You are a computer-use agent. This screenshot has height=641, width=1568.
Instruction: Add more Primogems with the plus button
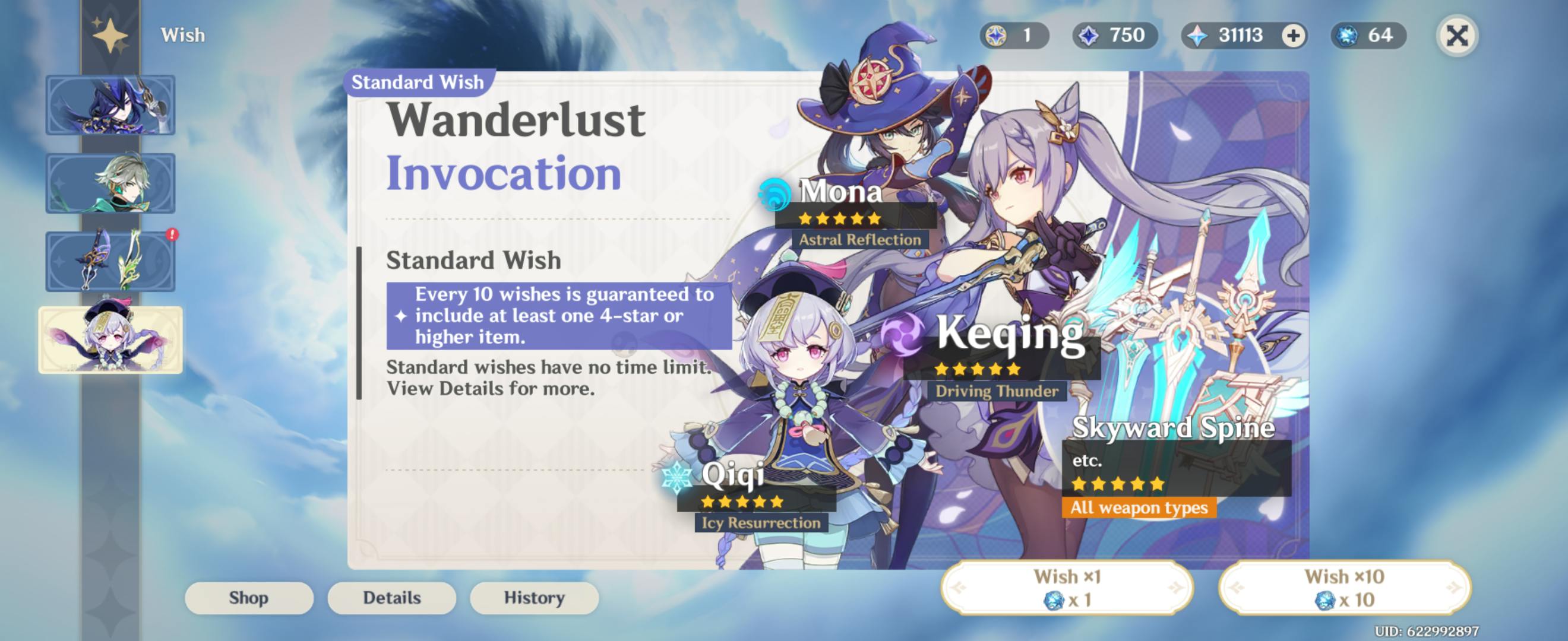coord(1293,35)
